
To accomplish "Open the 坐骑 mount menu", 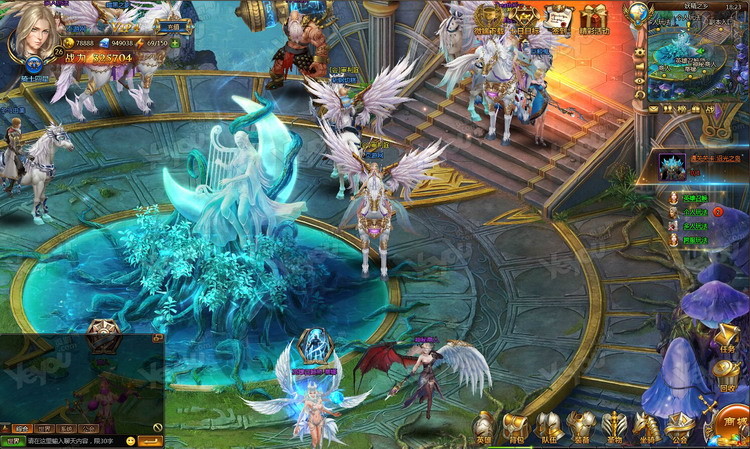I will click(647, 425).
